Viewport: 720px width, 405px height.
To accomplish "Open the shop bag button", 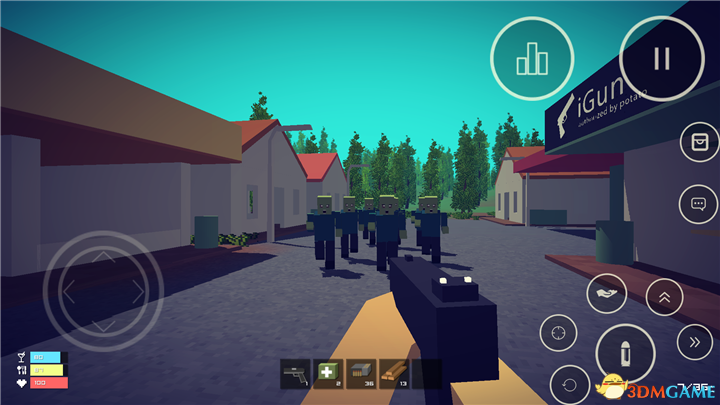I will (697, 143).
